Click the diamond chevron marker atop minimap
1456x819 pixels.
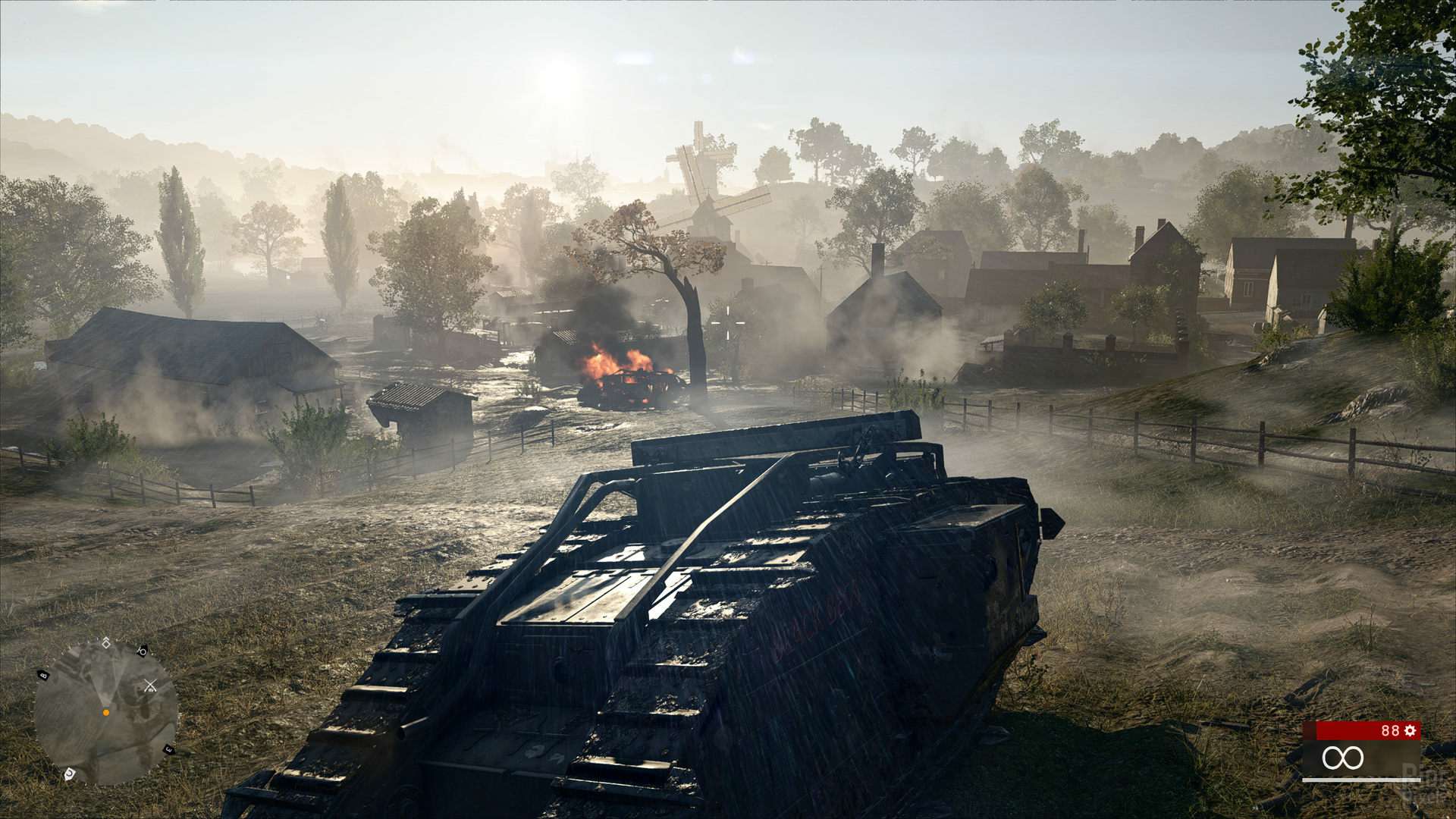click(105, 643)
